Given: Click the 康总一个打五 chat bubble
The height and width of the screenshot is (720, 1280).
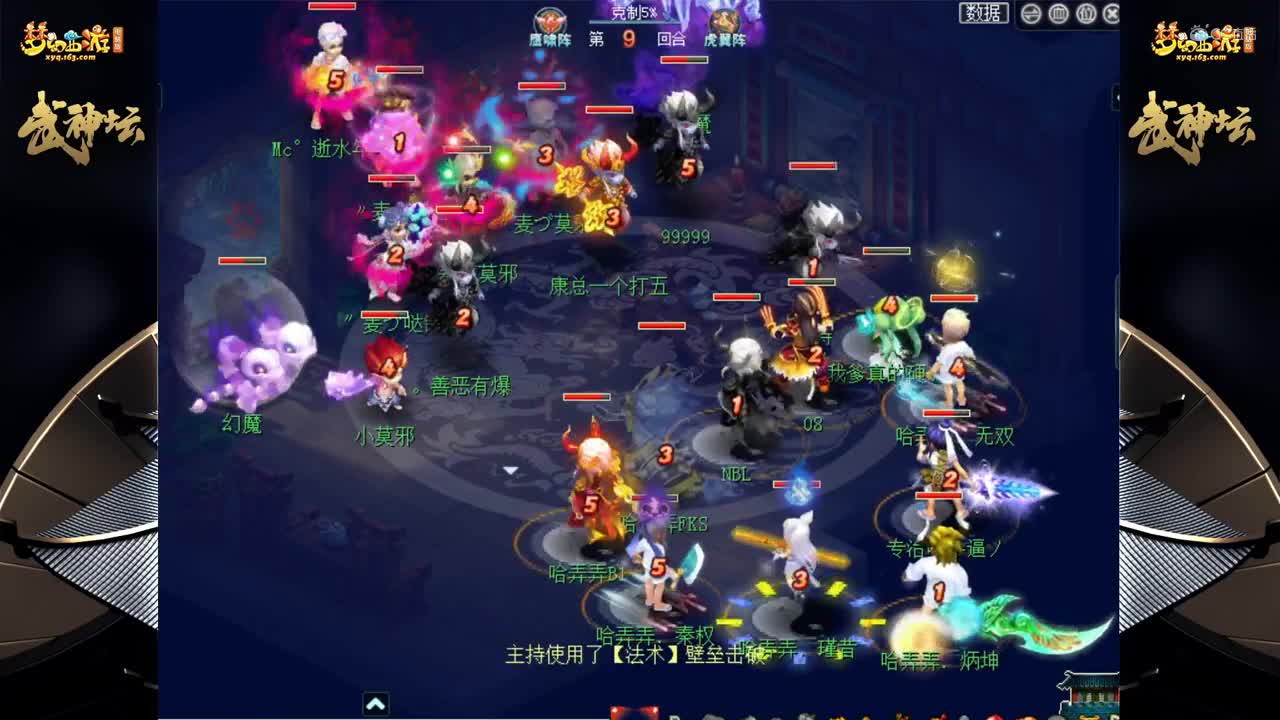Looking at the screenshot, I should (610, 285).
